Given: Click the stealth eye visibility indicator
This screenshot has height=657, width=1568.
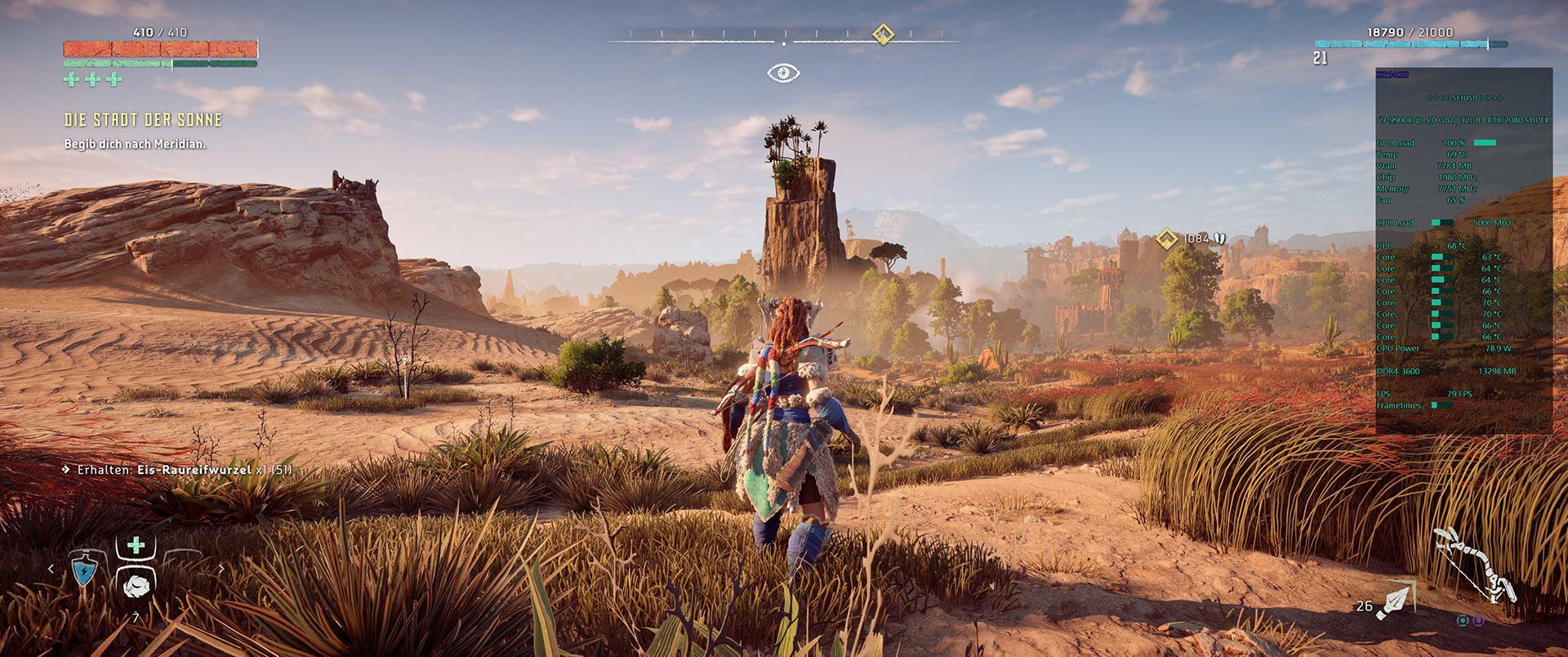Looking at the screenshot, I should click(x=783, y=73).
